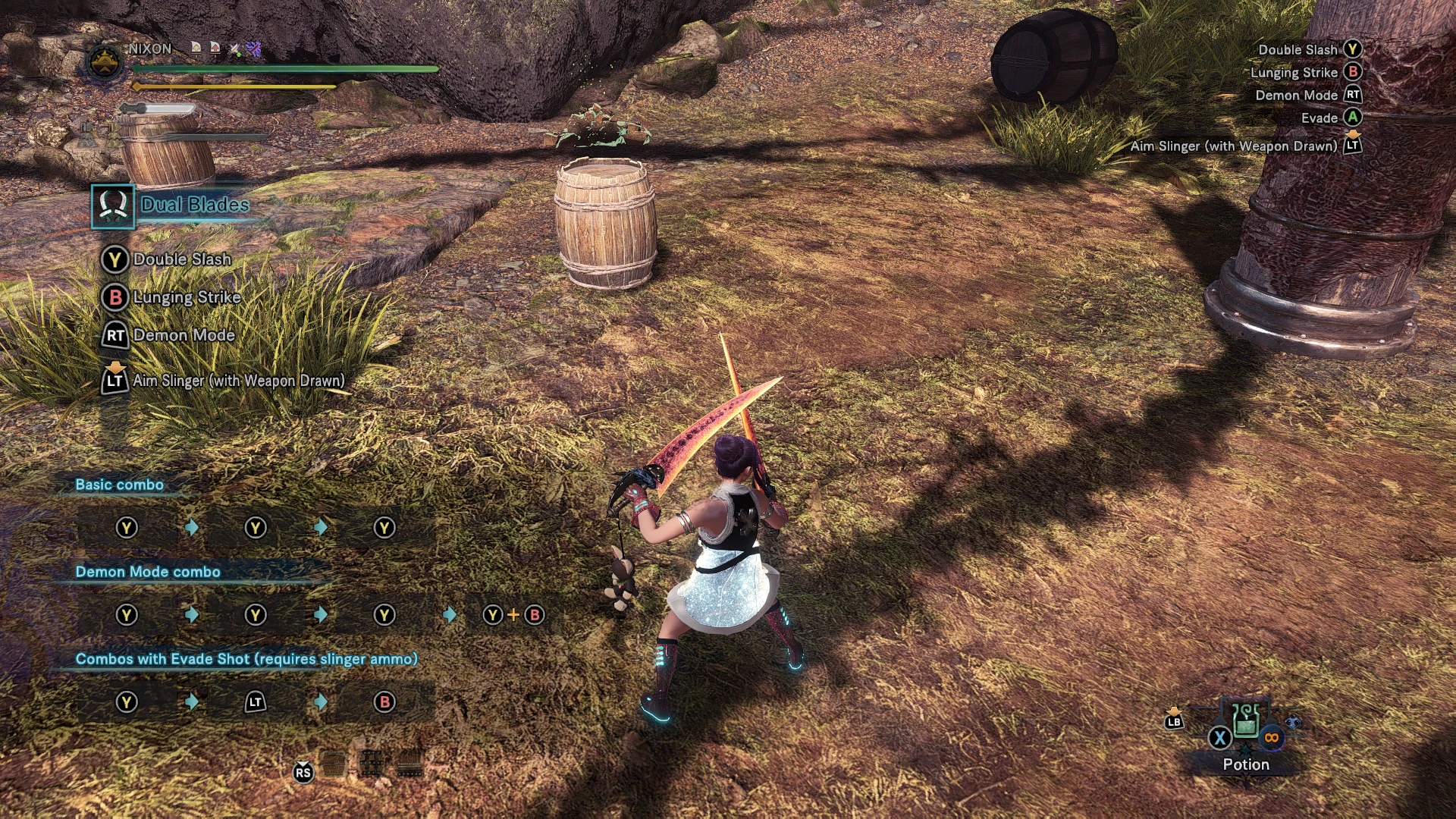Viewport: 1456px width, 819px height.
Task: Click the purple sword status icon
Action: coord(253,49)
